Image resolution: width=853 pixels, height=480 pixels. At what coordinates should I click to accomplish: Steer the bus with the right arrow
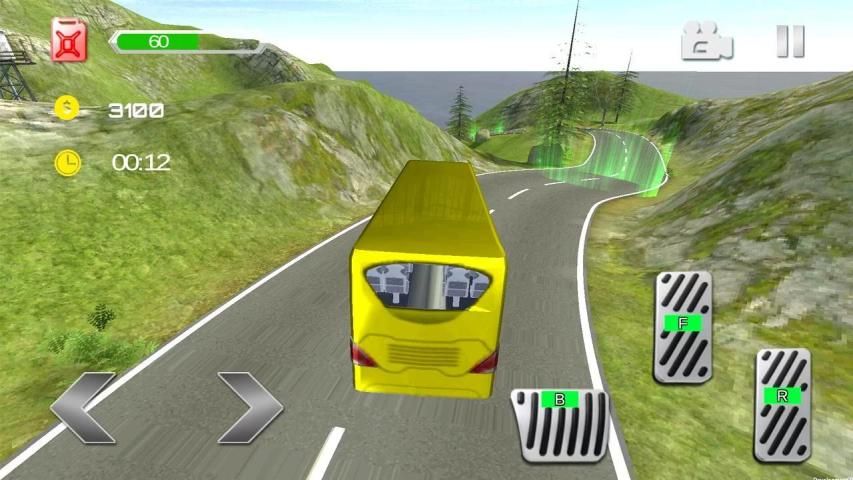point(250,407)
